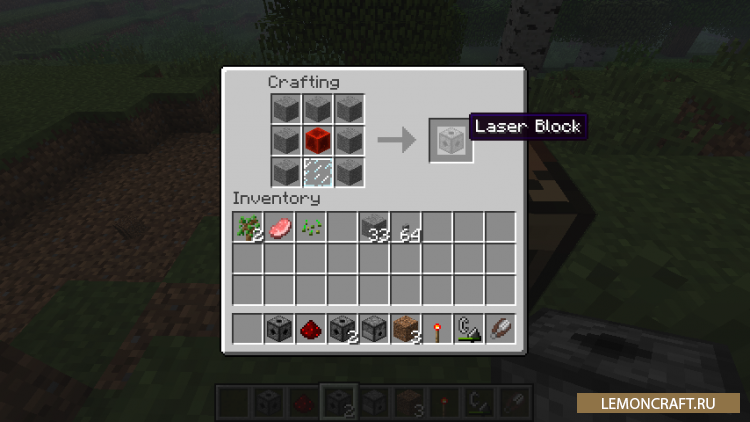Pick up the raw porkchop
Screen dimensions: 750x422
279,228
